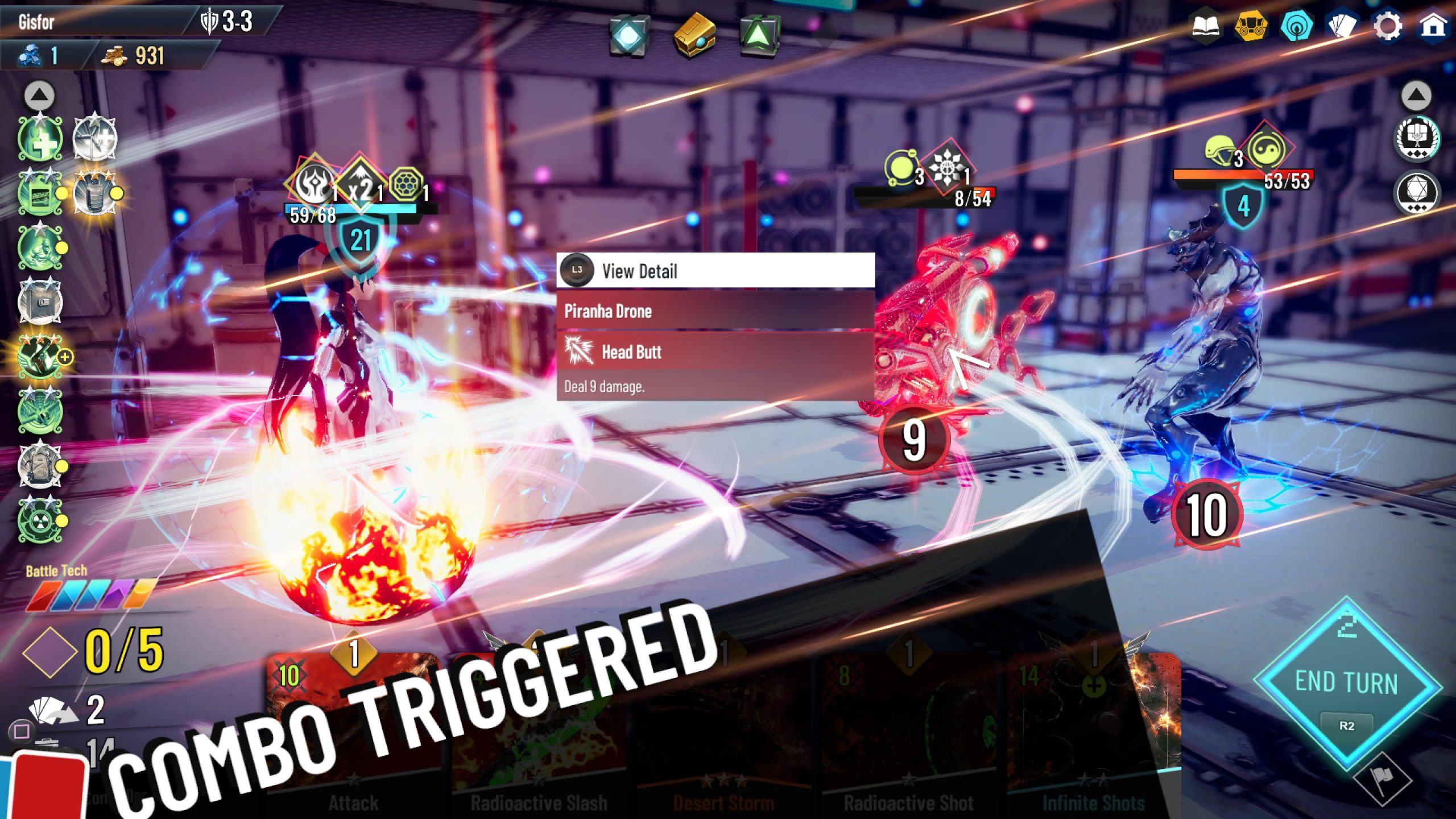This screenshot has width=1456, height=819.
Task: Pick the Infinite Shots card
Action: click(1093, 739)
